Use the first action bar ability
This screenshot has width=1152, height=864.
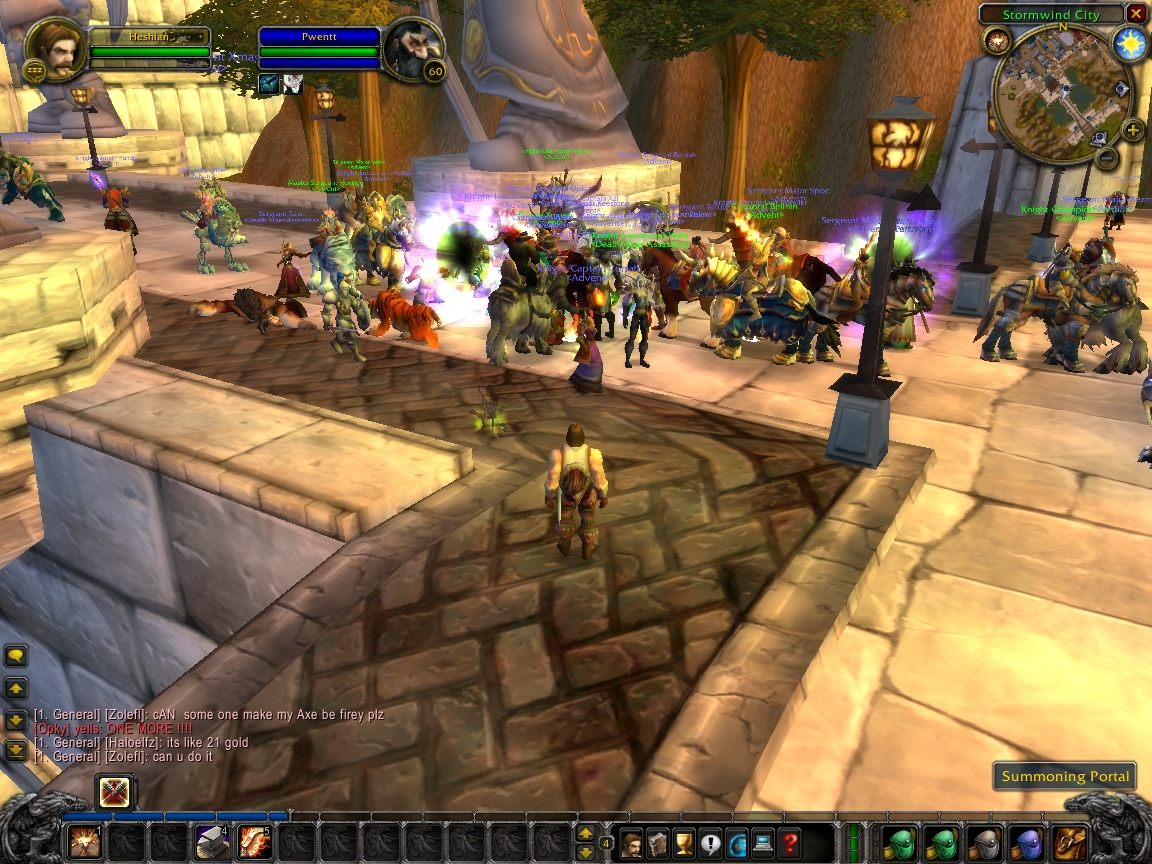click(x=84, y=842)
